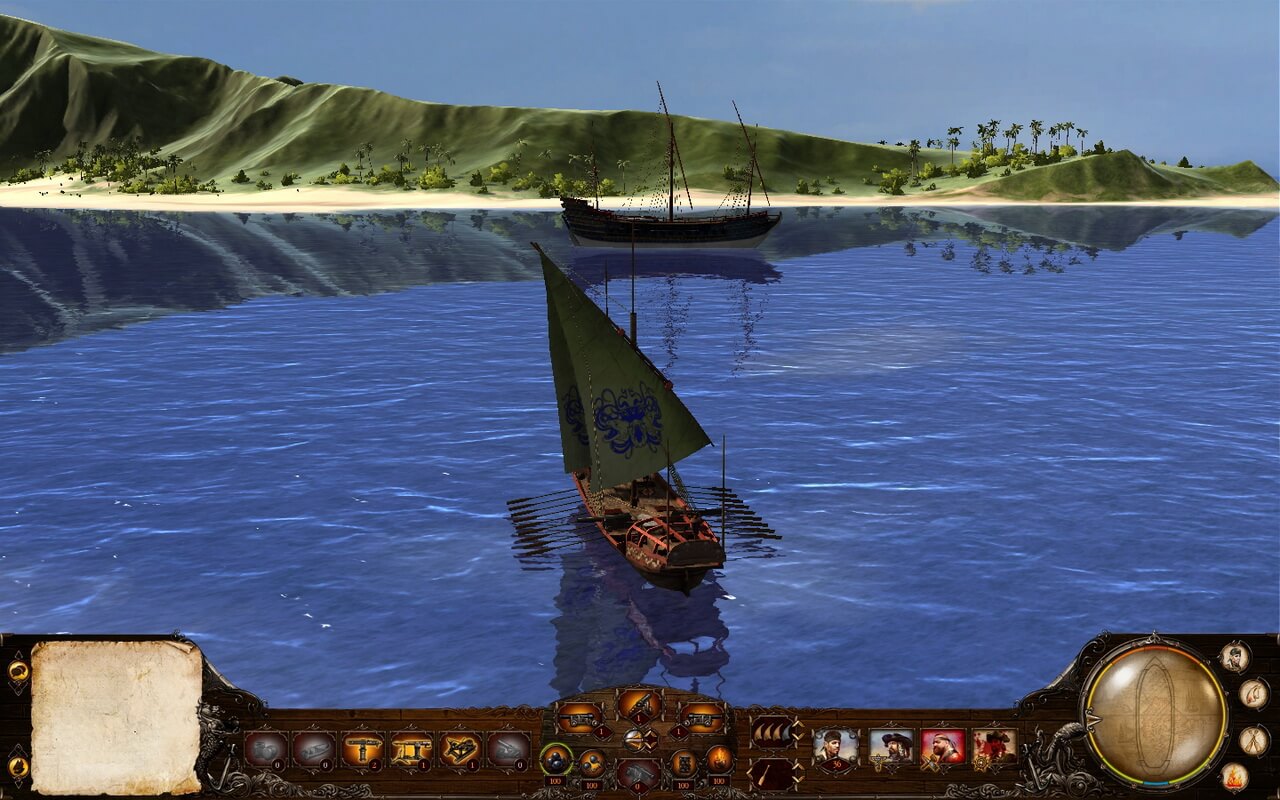Click the gold wolf-head round button

click(18, 766)
